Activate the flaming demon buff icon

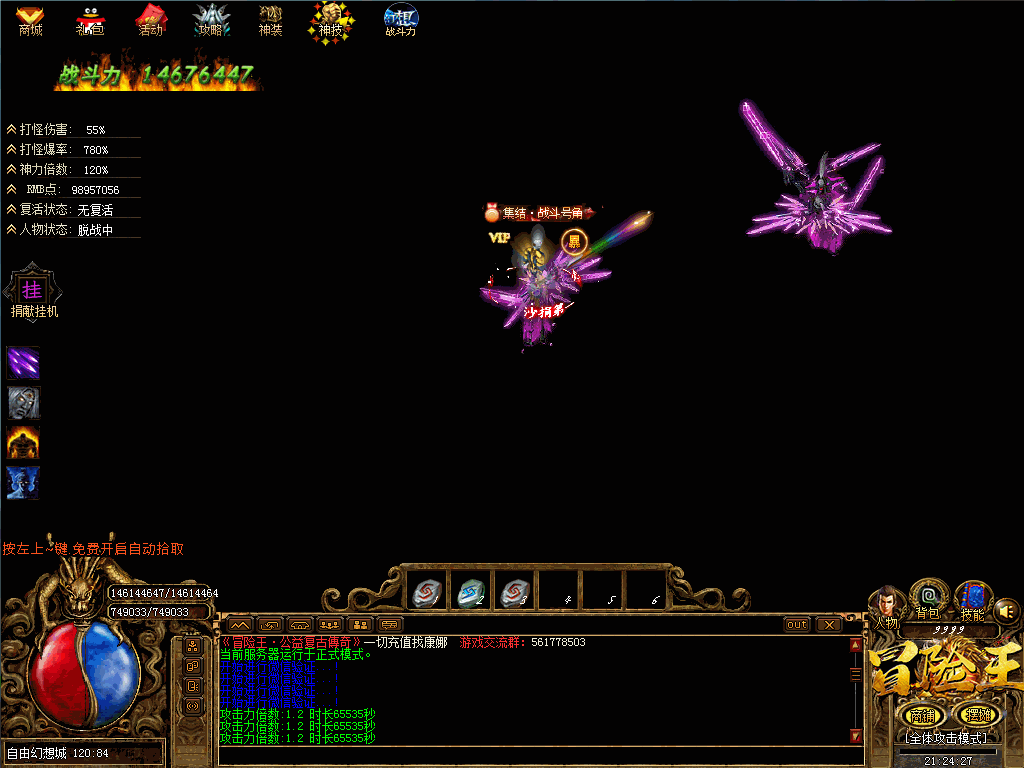tap(23, 442)
